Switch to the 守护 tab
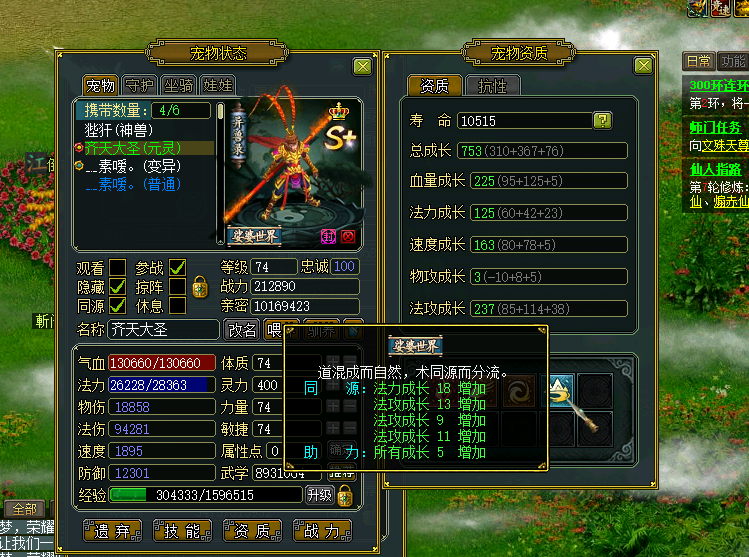 click(x=139, y=86)
